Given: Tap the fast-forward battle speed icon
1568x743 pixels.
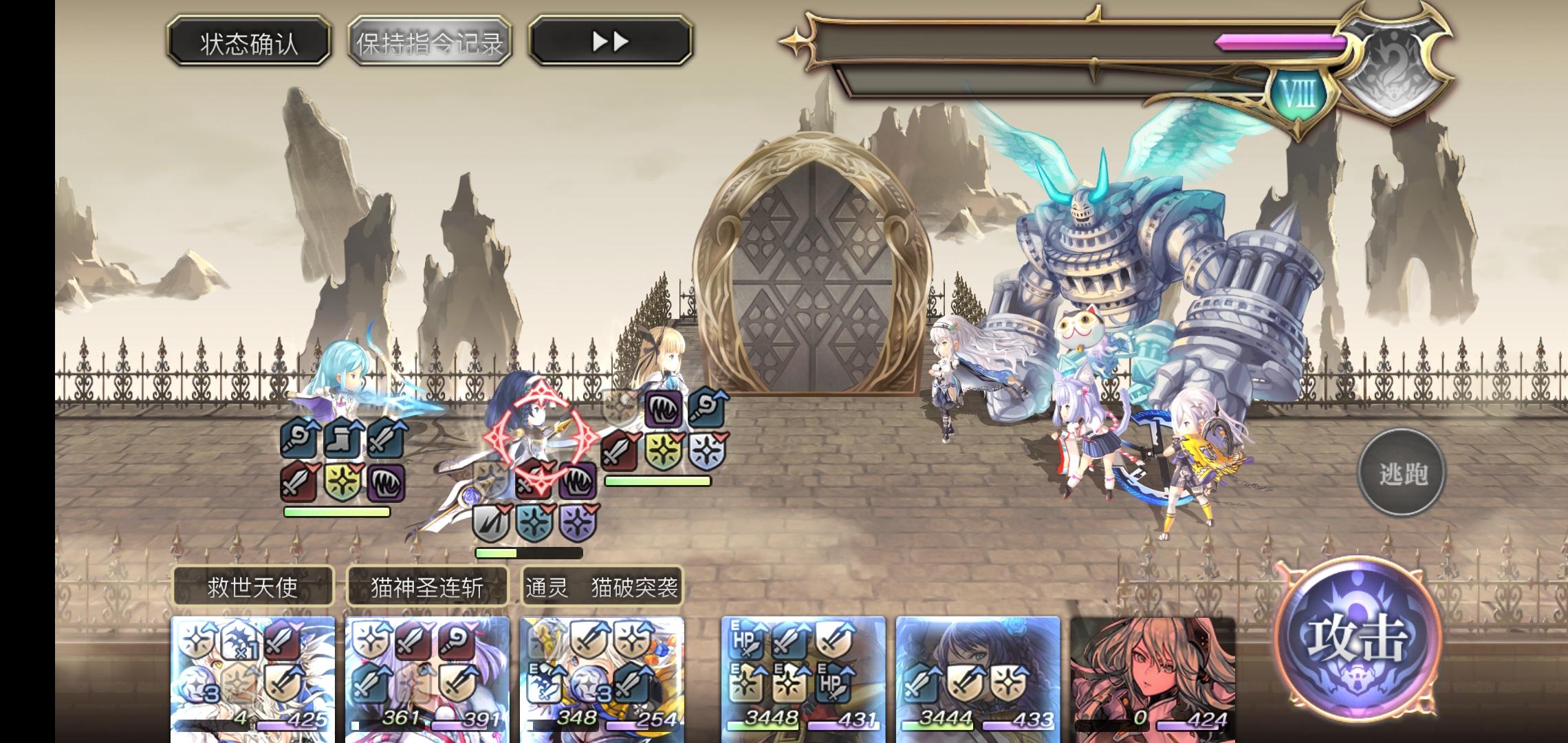Looking at the screenshot, I should (x=609, y=41).
